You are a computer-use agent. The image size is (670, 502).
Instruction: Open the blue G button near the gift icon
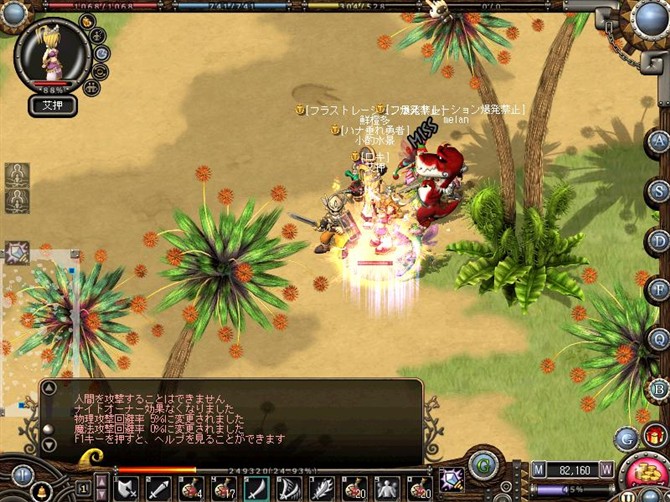(627, 438)
